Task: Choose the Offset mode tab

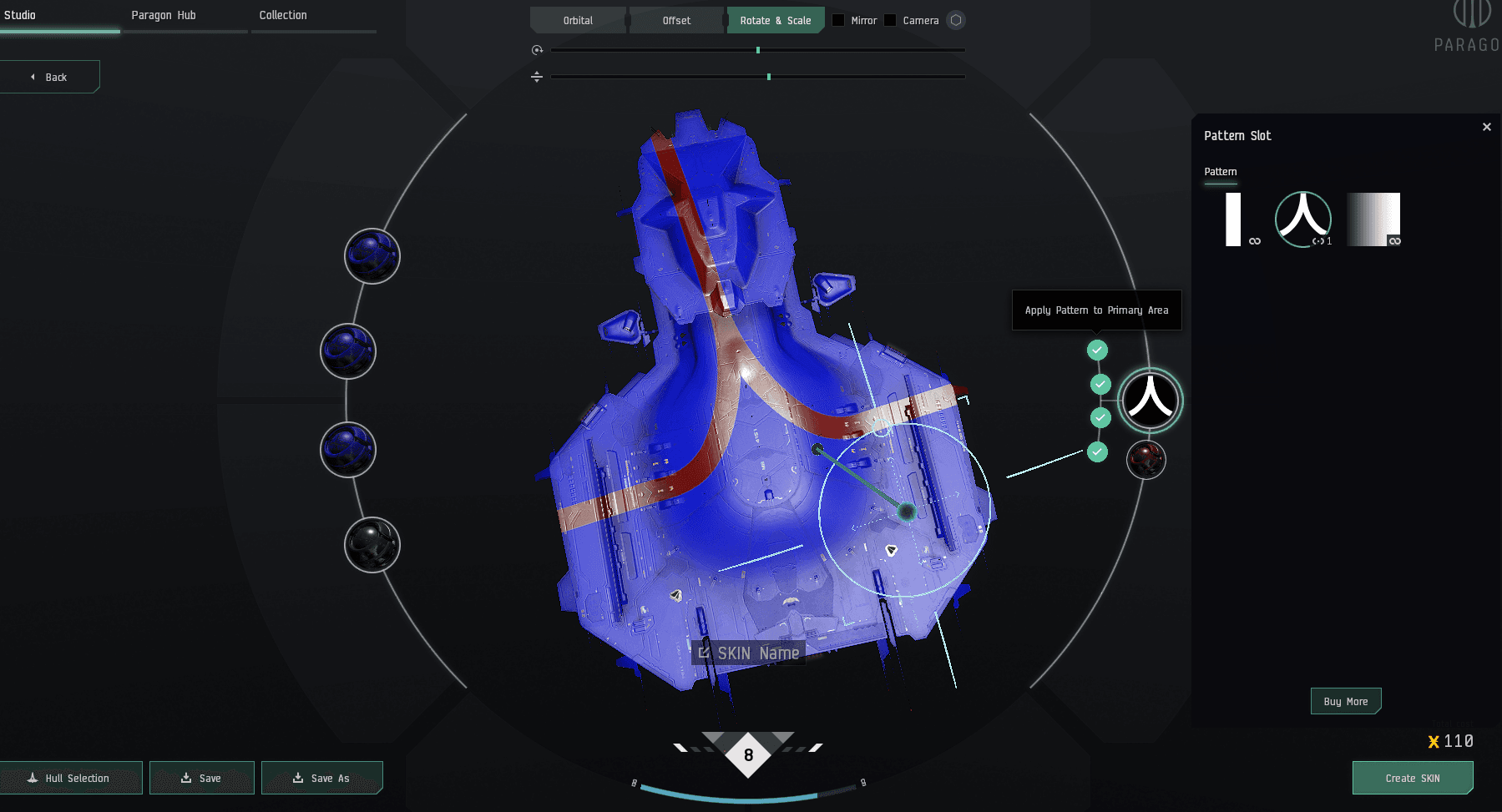Action: 676,21
